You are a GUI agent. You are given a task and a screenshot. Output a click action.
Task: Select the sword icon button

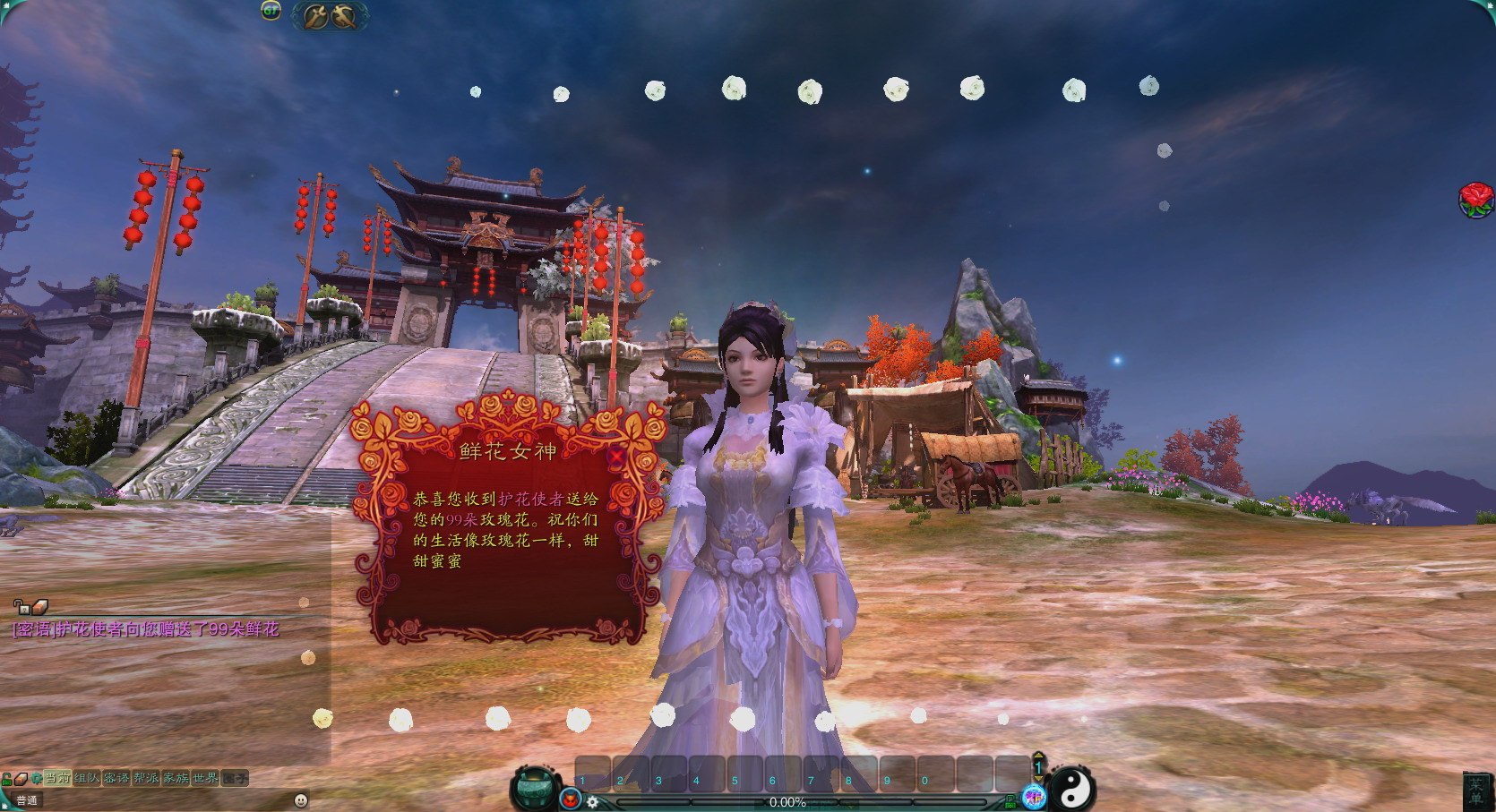click(316, 15)
